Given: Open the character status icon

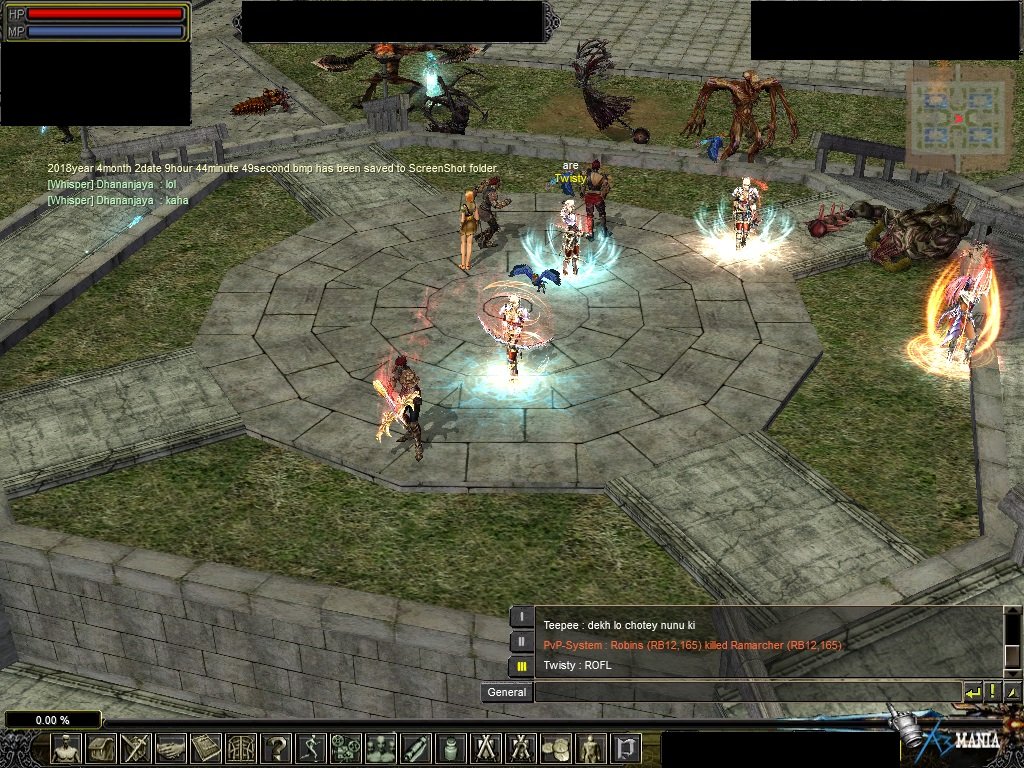Looking at the screenshot, I should coord(67,748).
